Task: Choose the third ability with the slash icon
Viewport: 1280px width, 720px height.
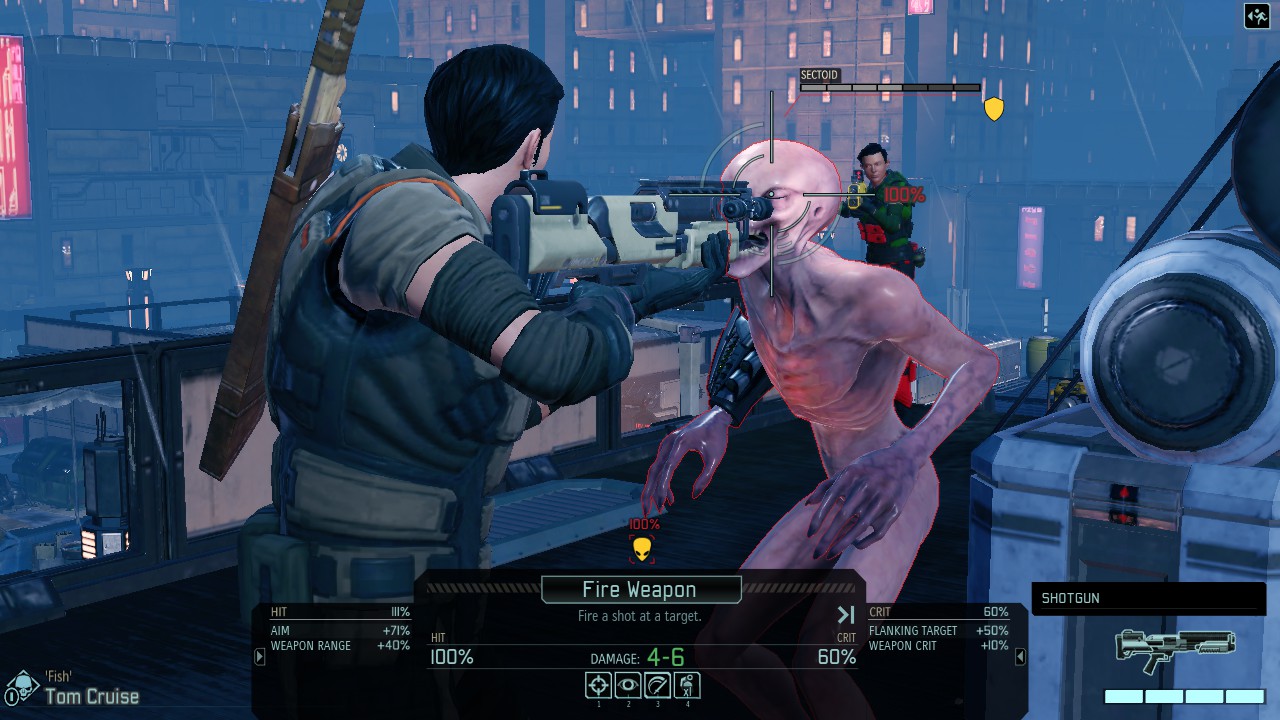Action: click(657, 685)
